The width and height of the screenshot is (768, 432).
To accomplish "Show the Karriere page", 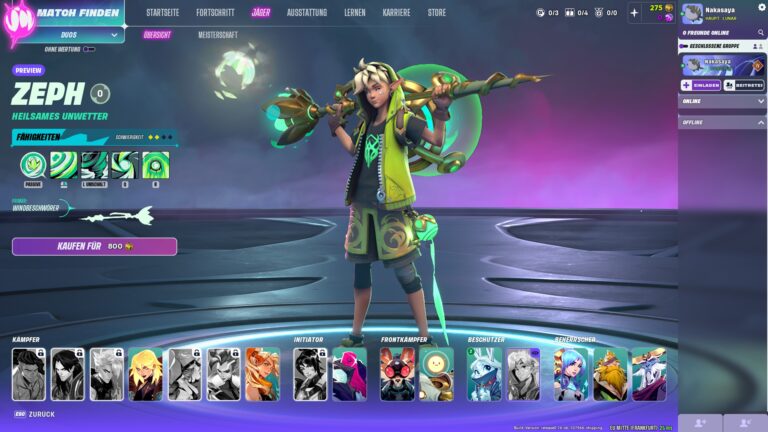I will (396, 13).
